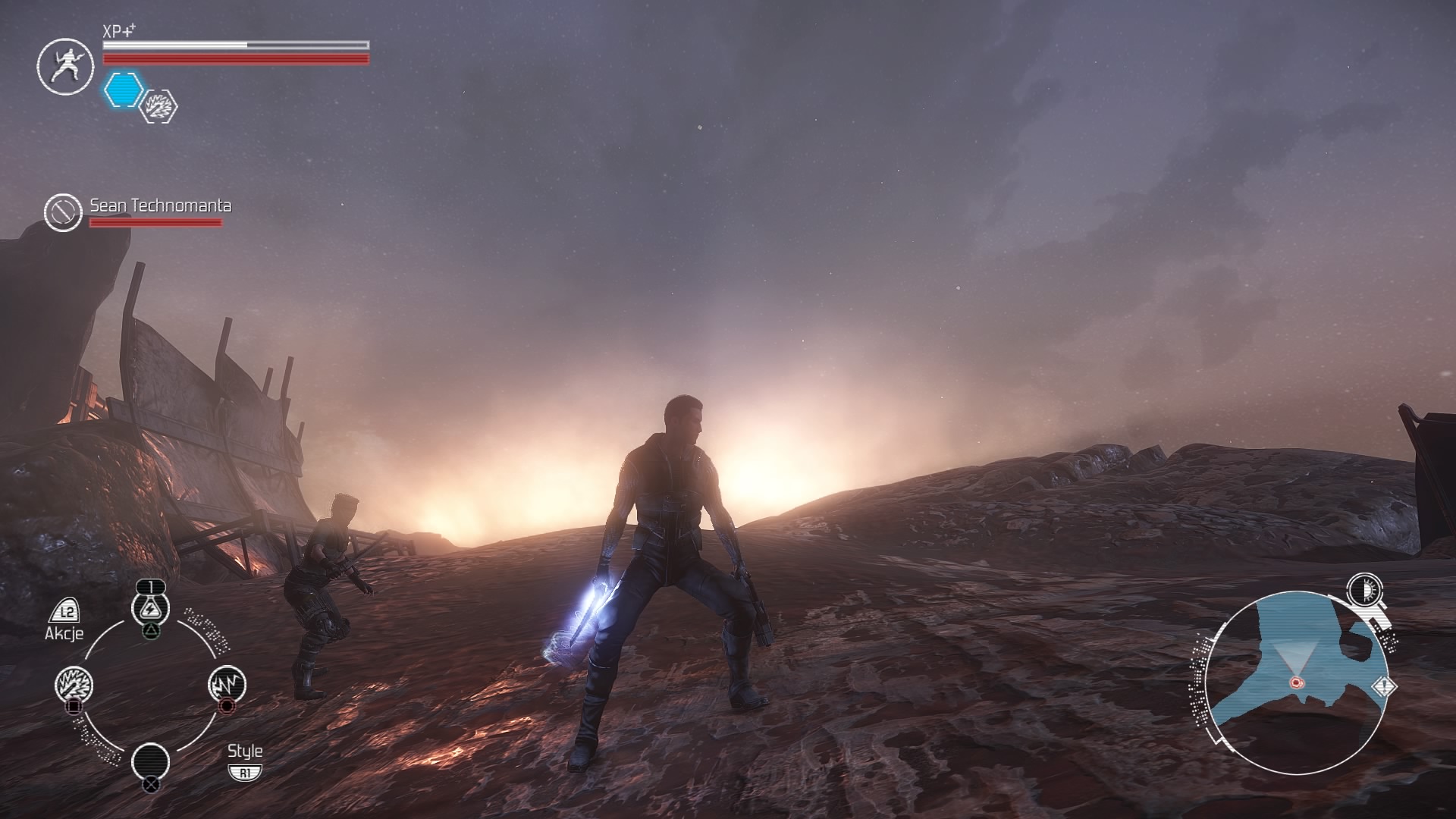
Task: Activate the jagged lightning ability on the wheel
Action: 226,685
